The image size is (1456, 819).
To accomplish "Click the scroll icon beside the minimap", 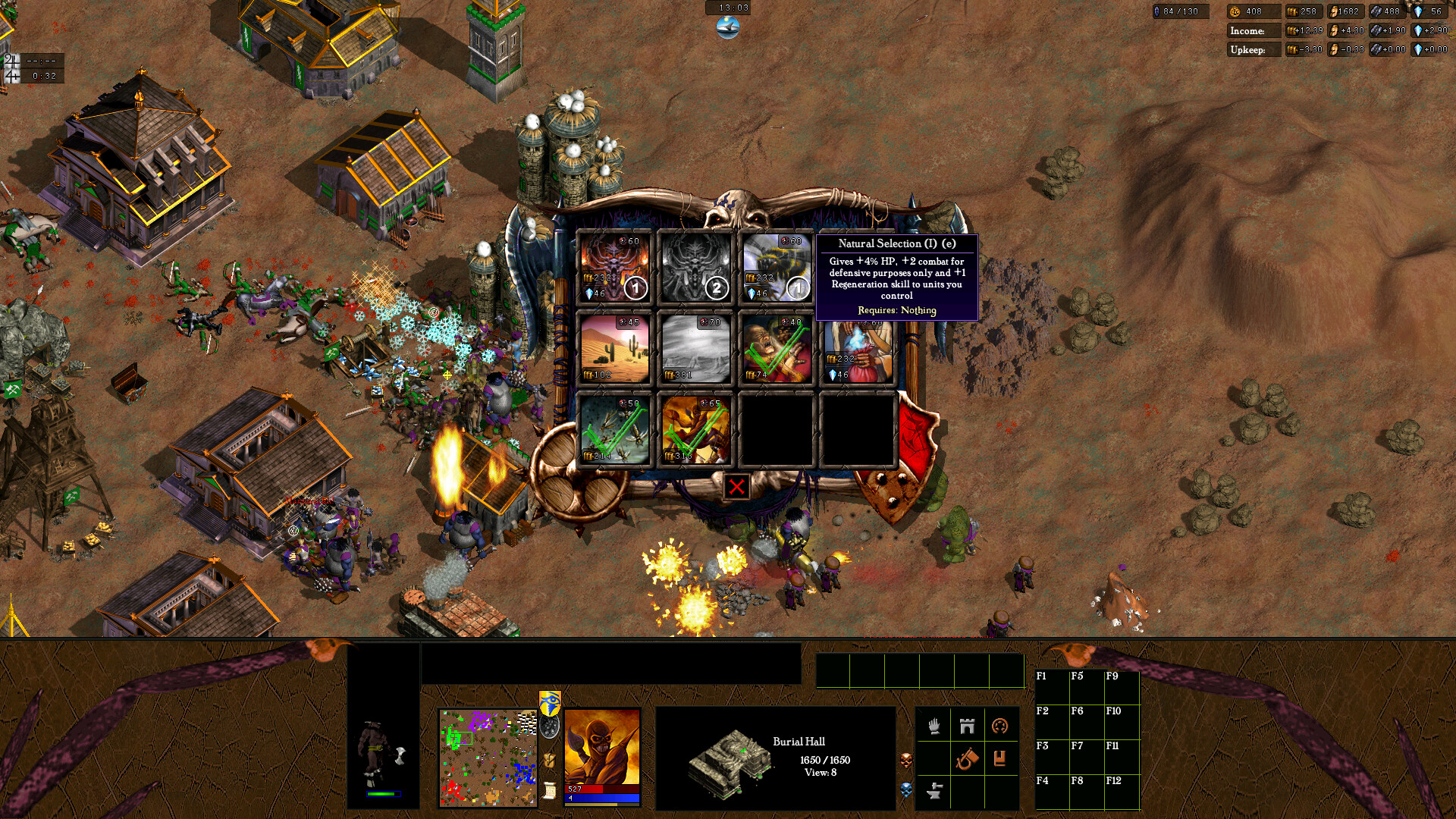I will (x=548, y=790).
